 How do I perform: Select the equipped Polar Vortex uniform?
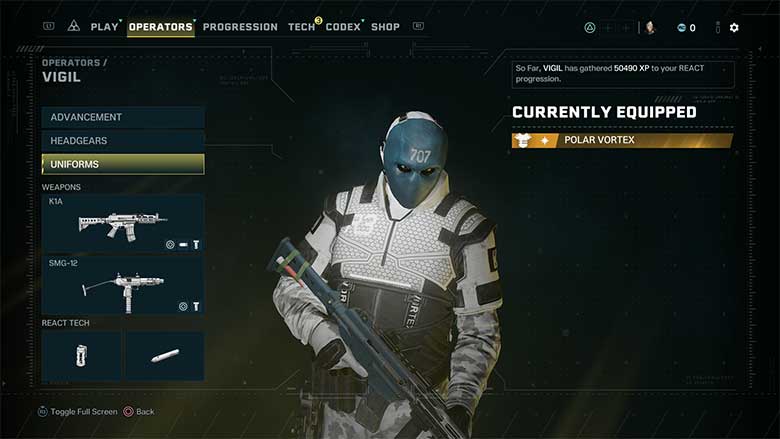[x=622, y=141]
